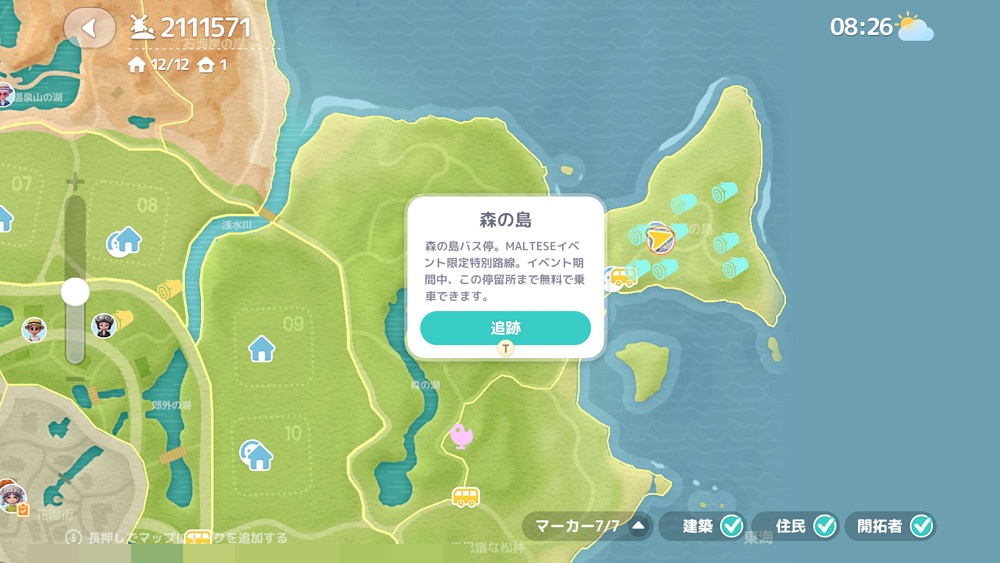Select the straw-hat resident avatar marker

point(34,329)
